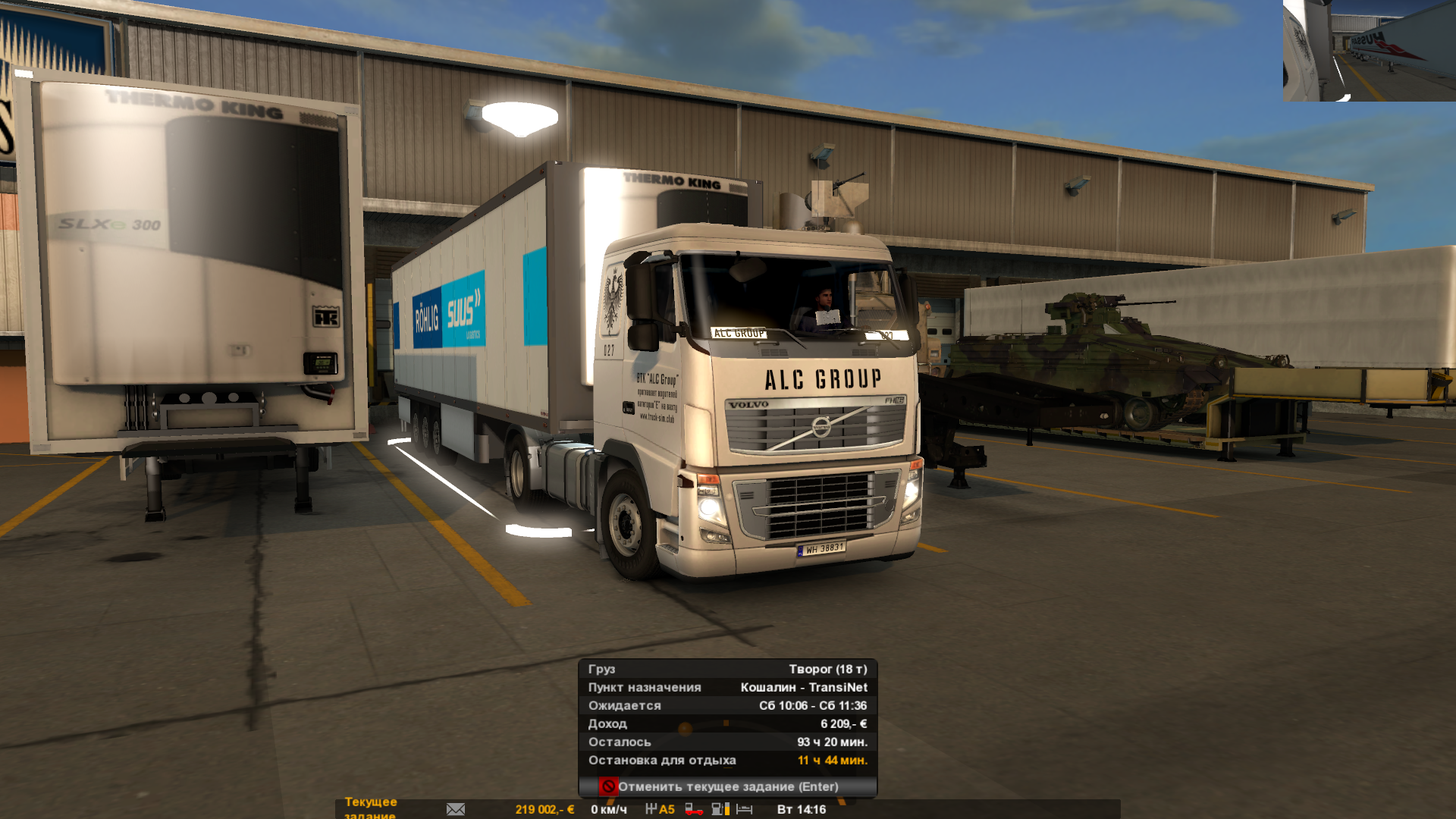Screen dimensions: 1456x819
Task: Click the mirror view thumbnail
Action: [1369, 51]
